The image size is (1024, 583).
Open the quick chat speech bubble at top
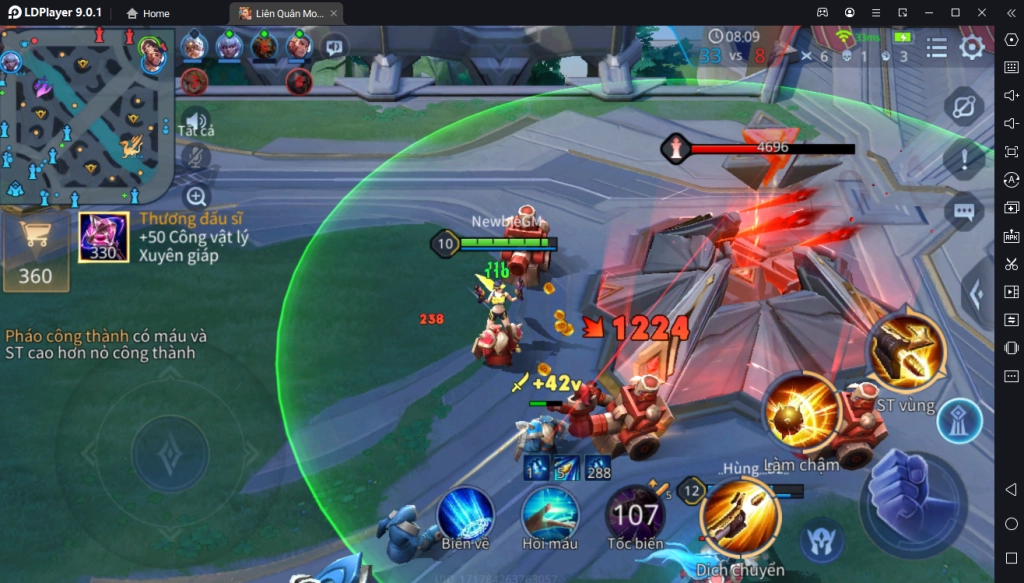(333, 46)
